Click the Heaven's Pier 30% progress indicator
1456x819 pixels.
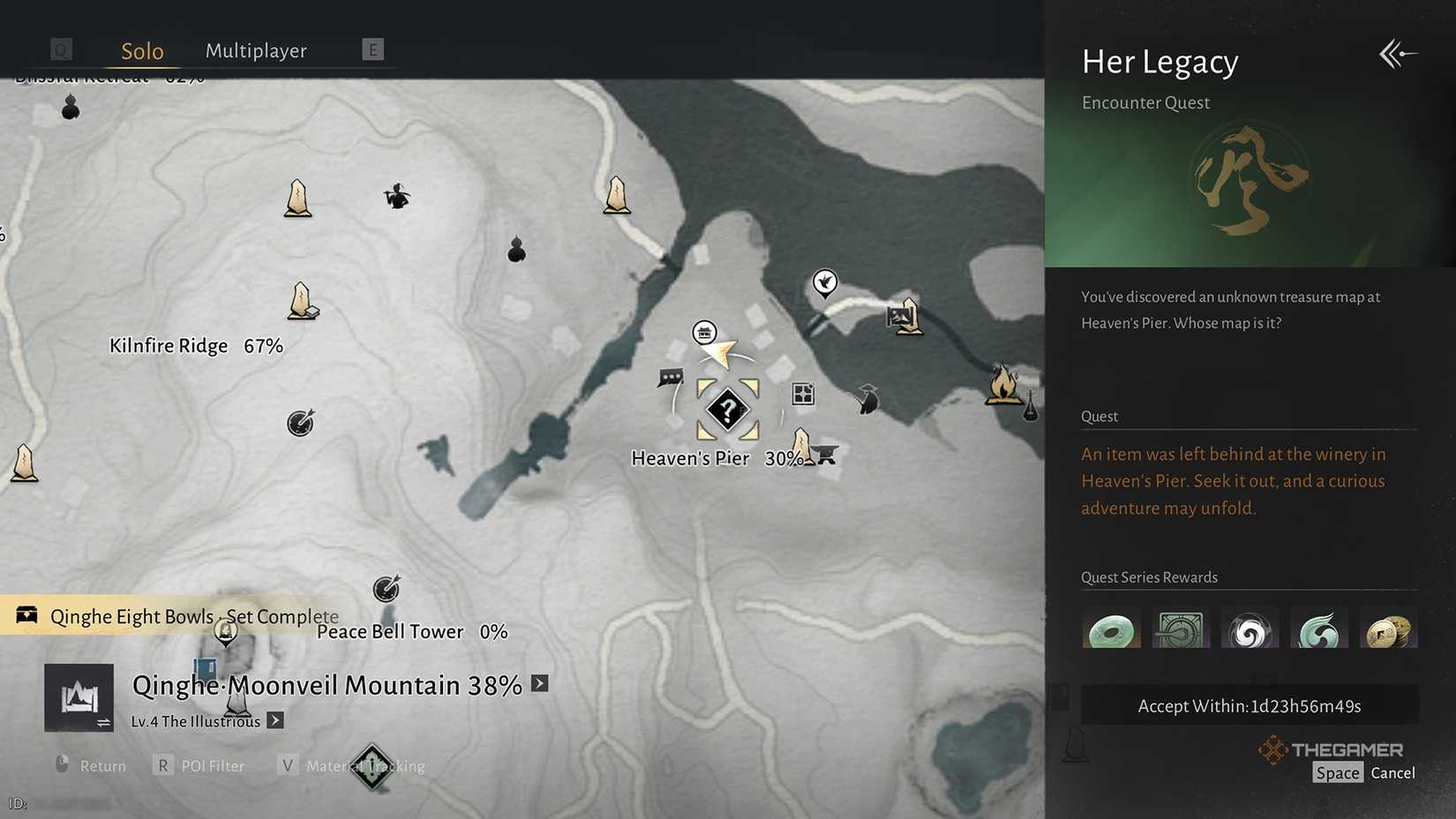click(784, 457)
